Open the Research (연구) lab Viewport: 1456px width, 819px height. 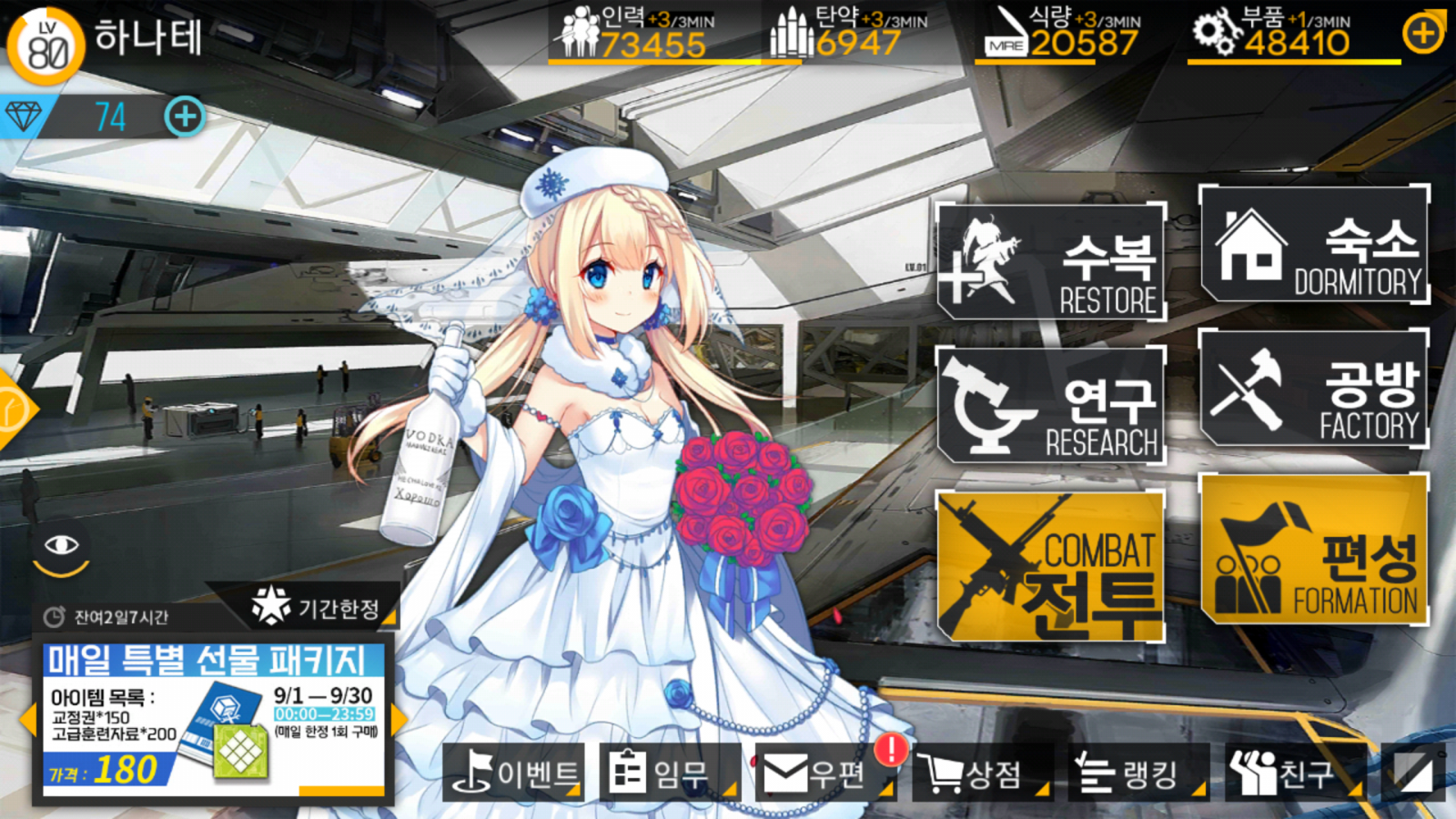(1051, 406)
